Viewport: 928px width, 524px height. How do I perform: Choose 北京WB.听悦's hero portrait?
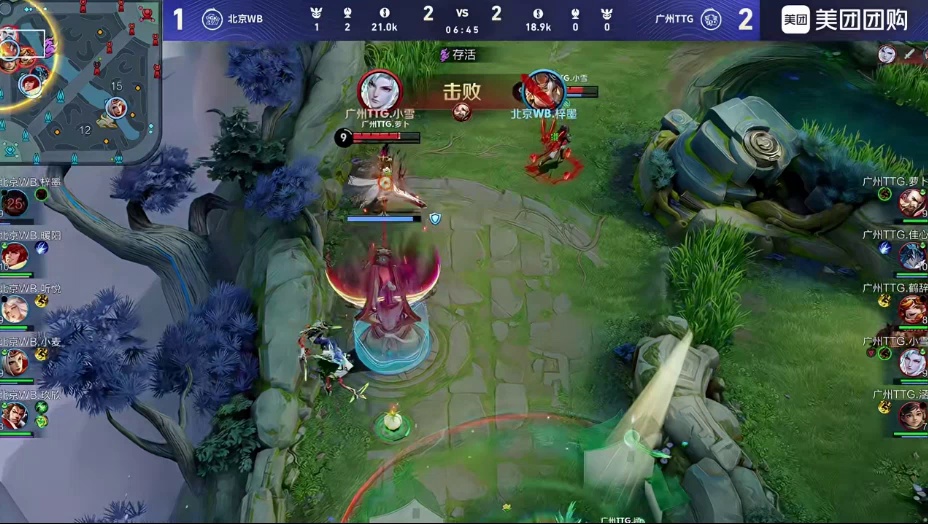pos(15,309)
